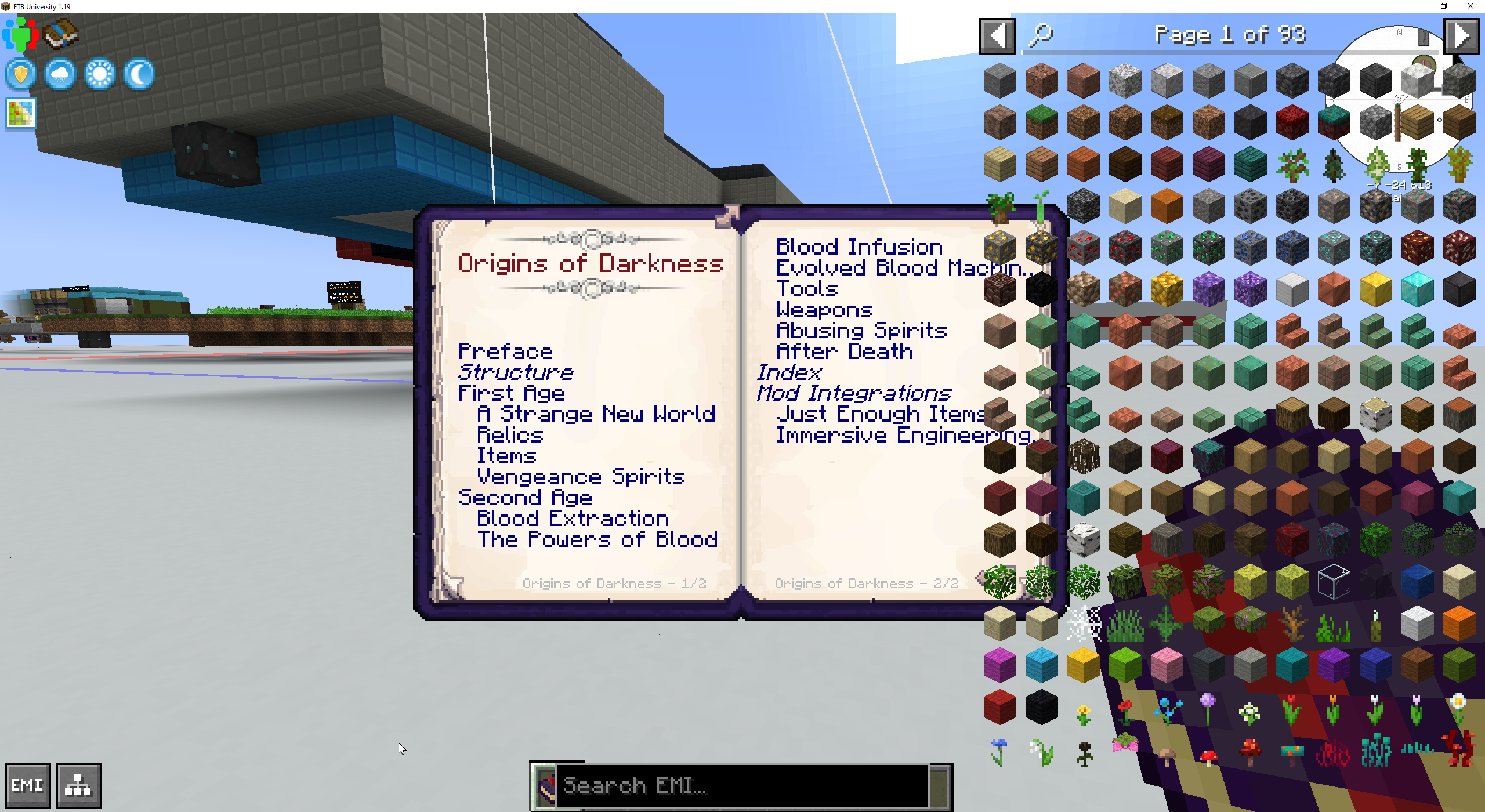This screenshot has height=812, width=1485.
Task: Click the EMI search magnifier icon
Action: [x=1041, y=35]
